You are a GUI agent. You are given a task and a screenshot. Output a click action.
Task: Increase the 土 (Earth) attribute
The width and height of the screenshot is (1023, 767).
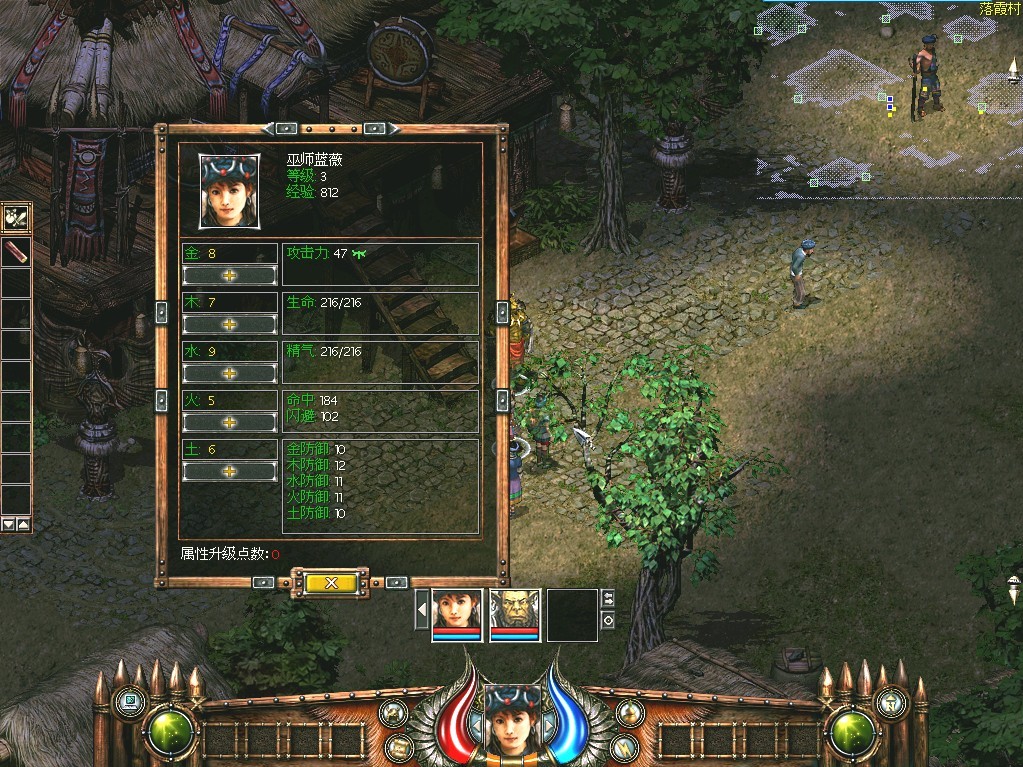click(229, 471)
